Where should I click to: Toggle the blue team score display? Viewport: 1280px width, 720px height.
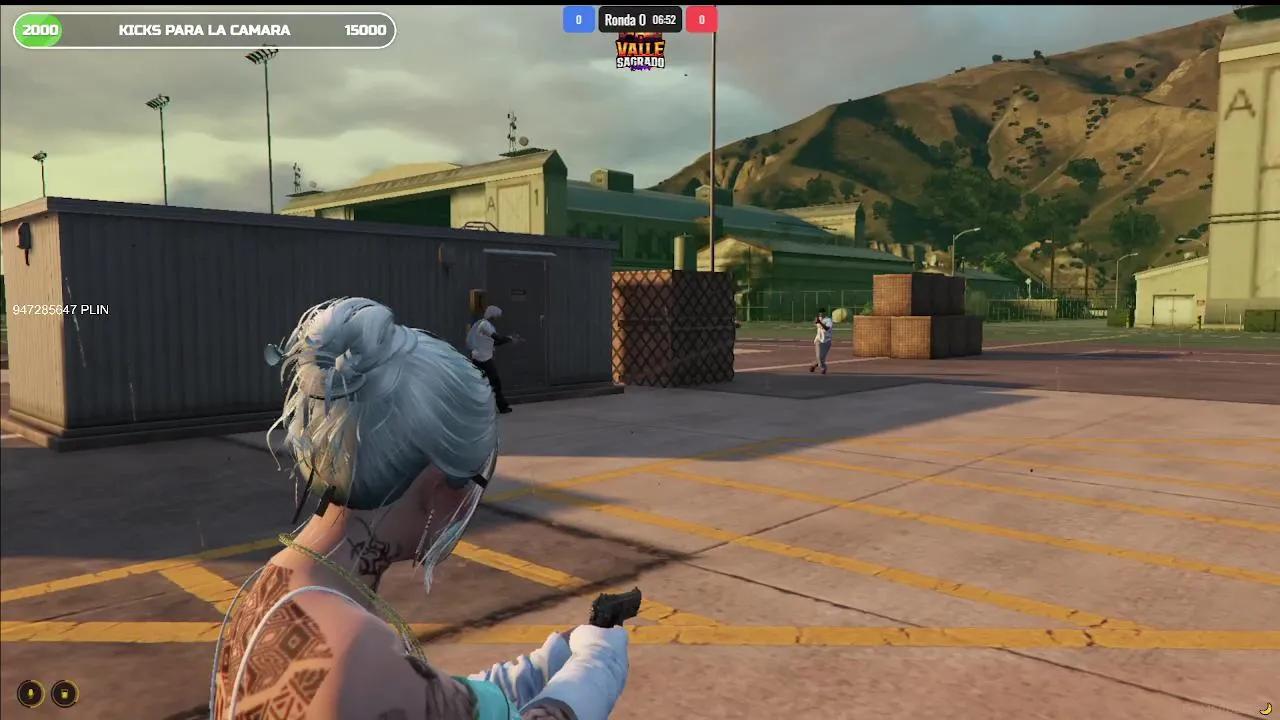[x=578, y=19]
